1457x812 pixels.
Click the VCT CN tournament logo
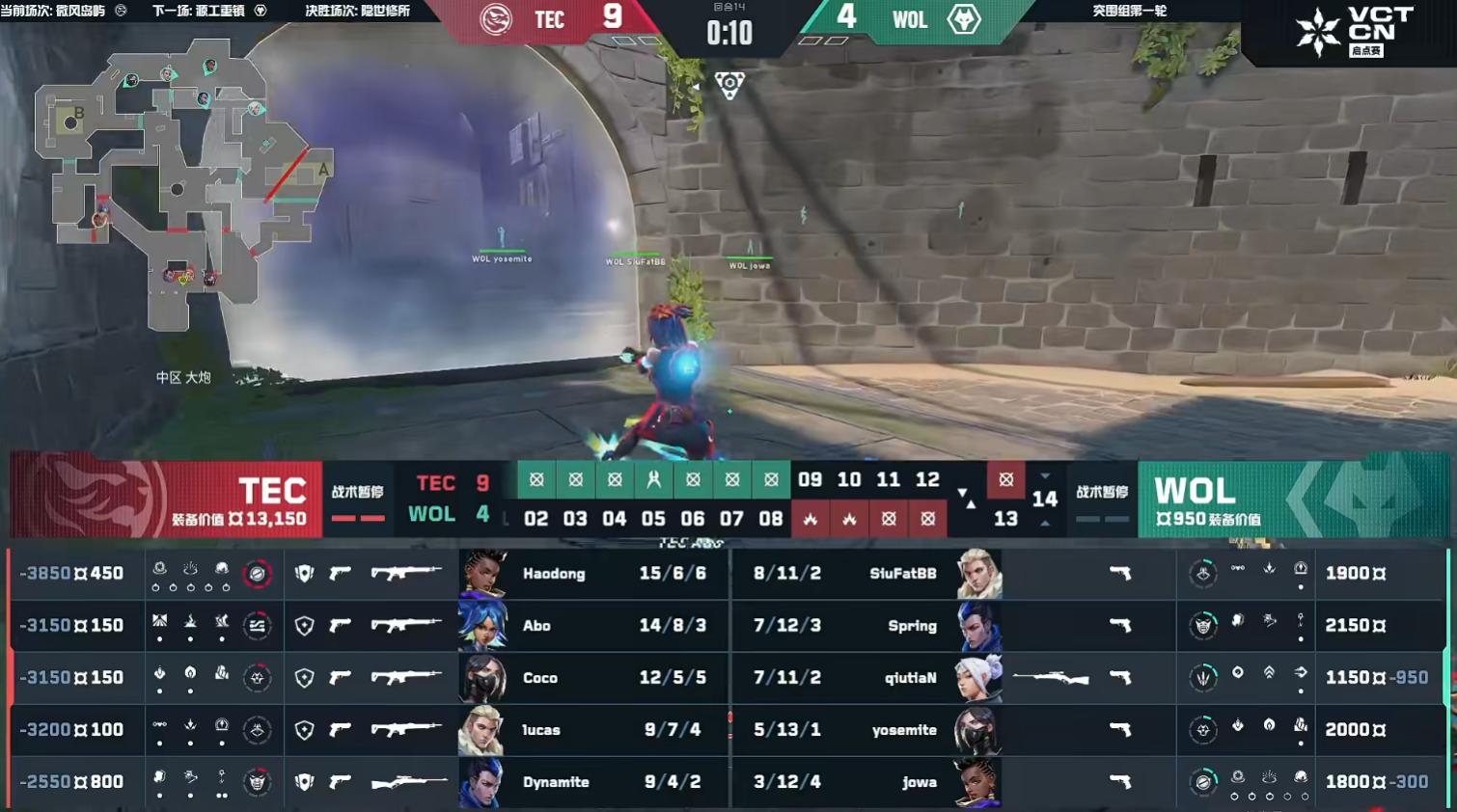[x=1355, y=31]
